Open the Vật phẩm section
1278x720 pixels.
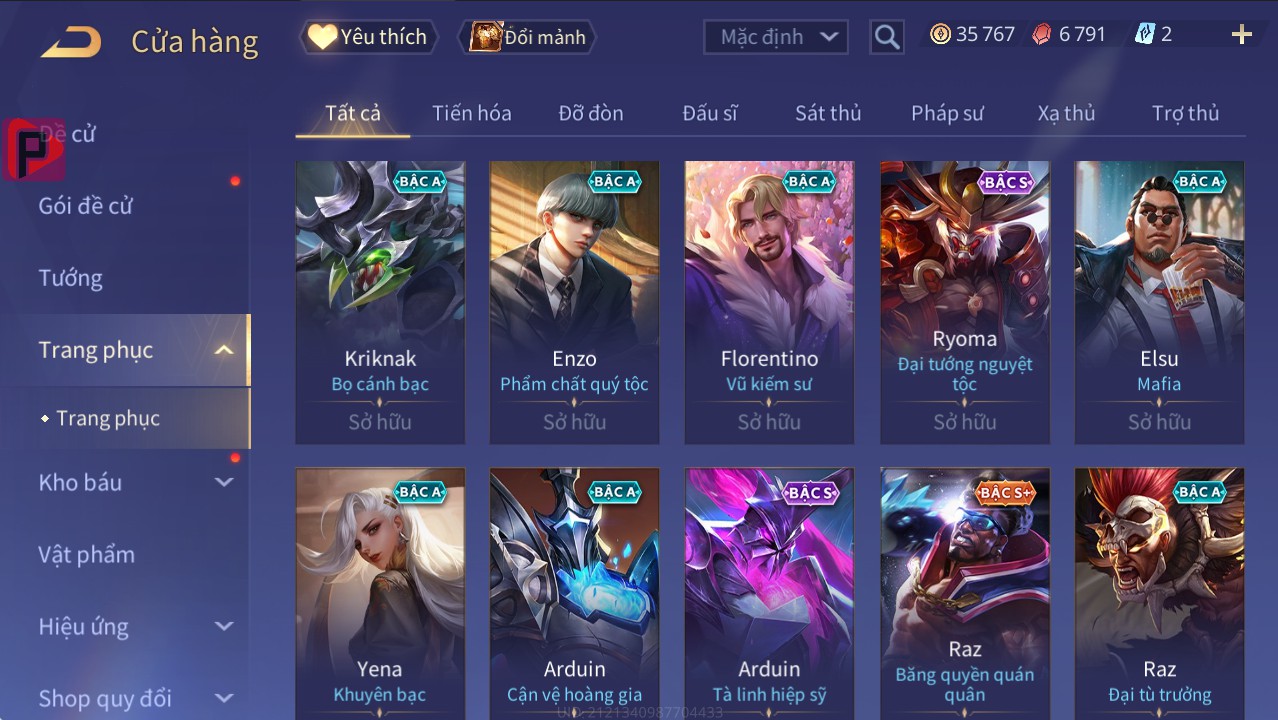click(86, 554)
